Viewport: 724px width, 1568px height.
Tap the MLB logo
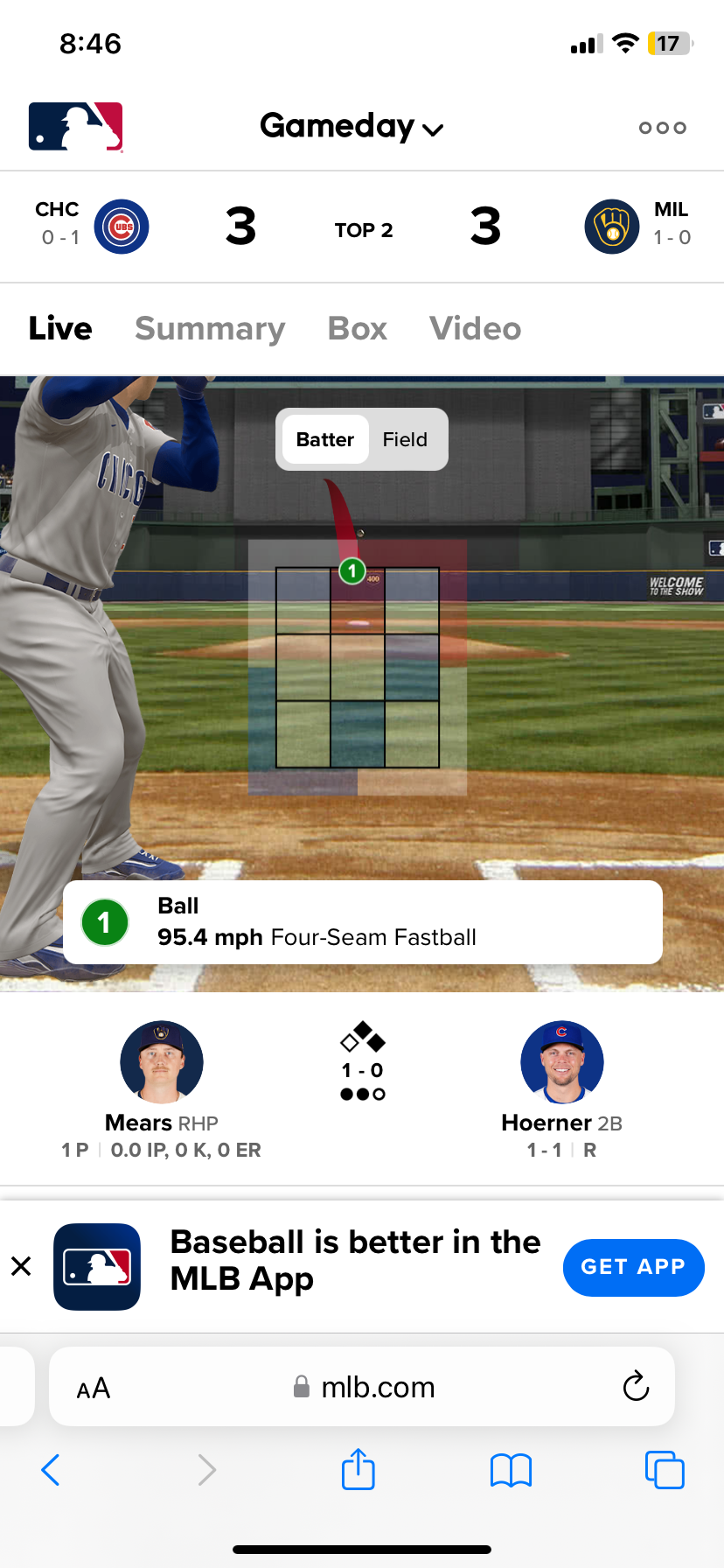76,127
